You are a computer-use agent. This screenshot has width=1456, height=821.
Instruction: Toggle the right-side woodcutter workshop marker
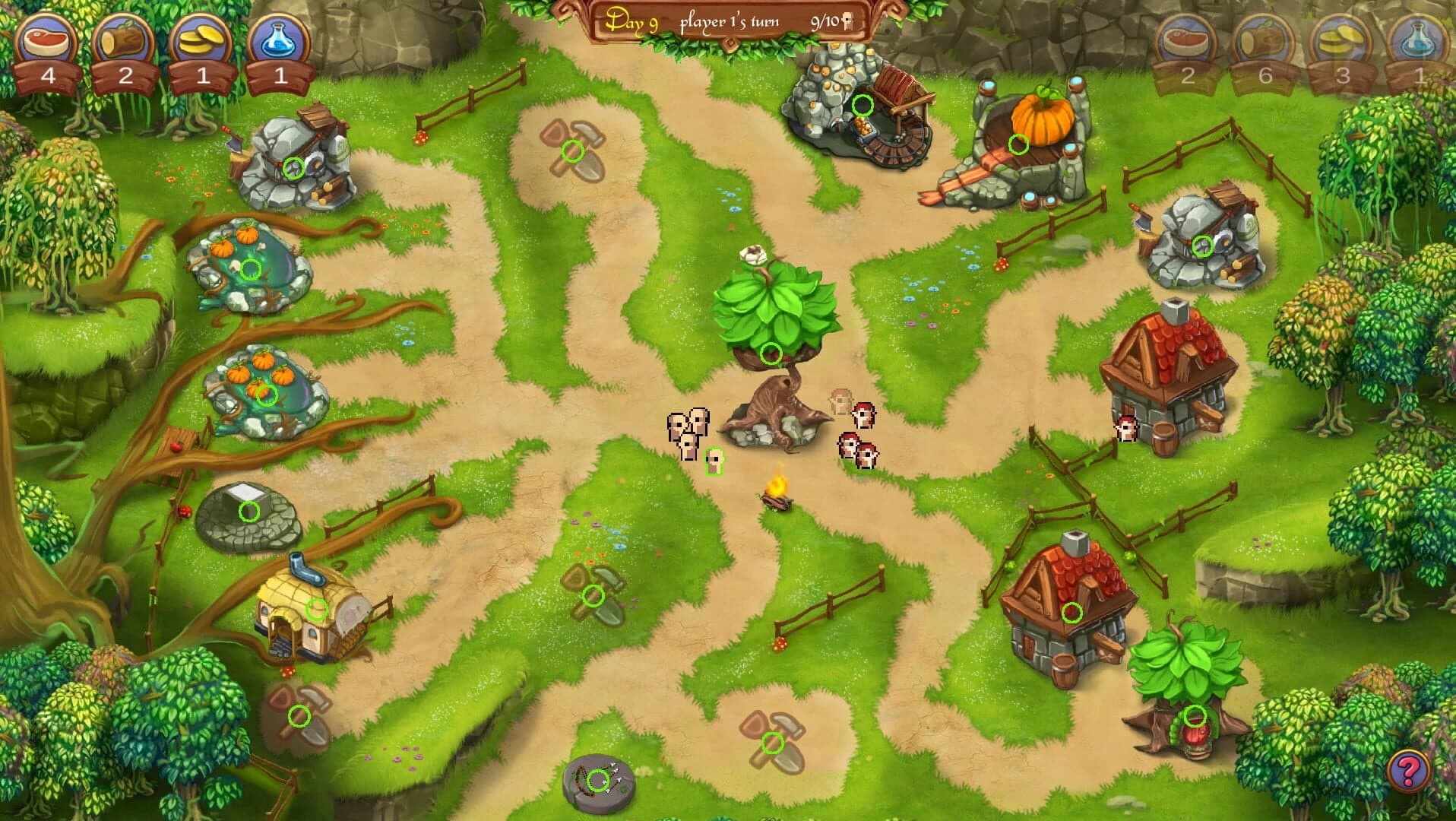[x=1203, y=244]
